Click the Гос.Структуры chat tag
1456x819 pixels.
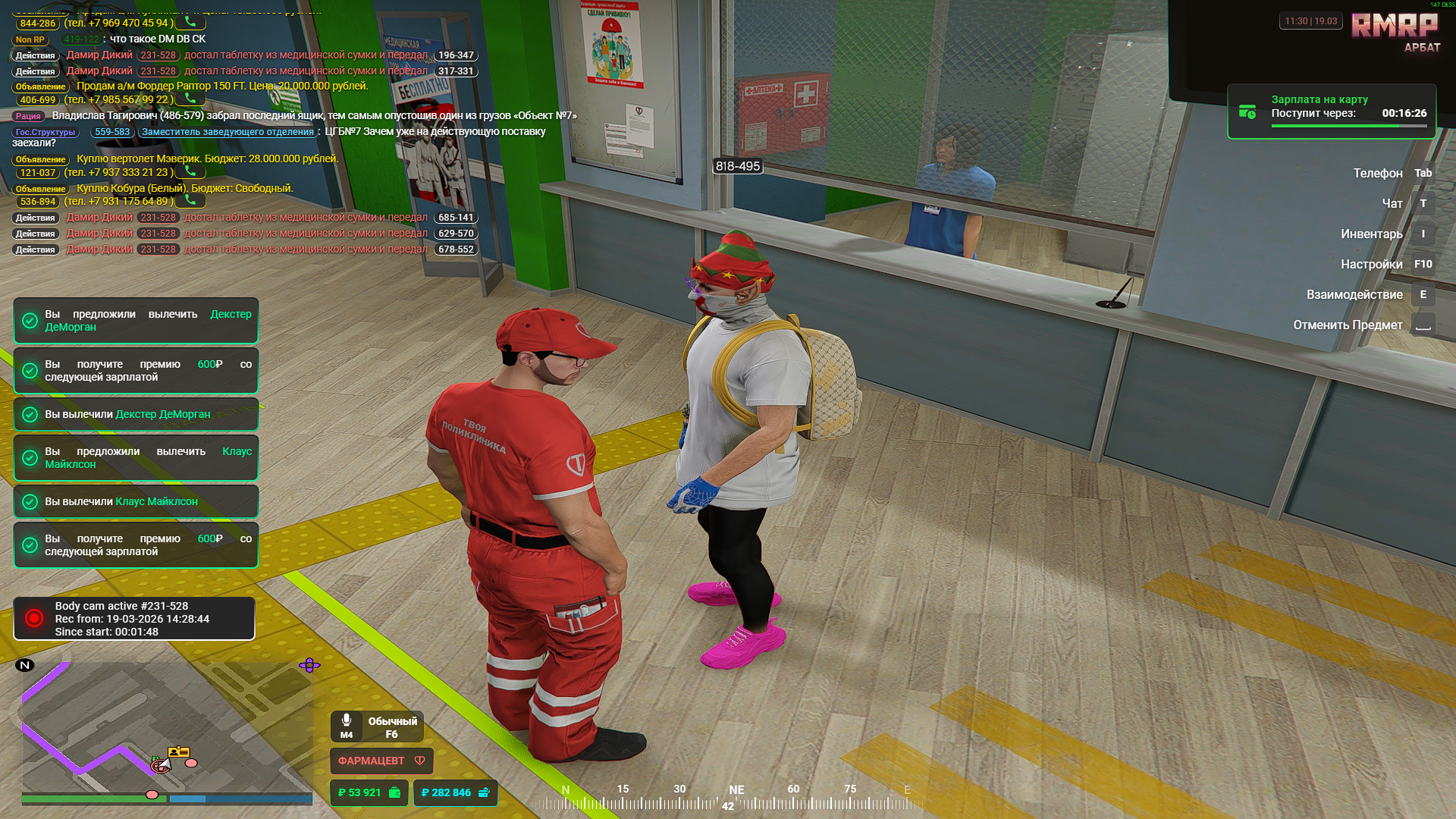coord(45,132)
